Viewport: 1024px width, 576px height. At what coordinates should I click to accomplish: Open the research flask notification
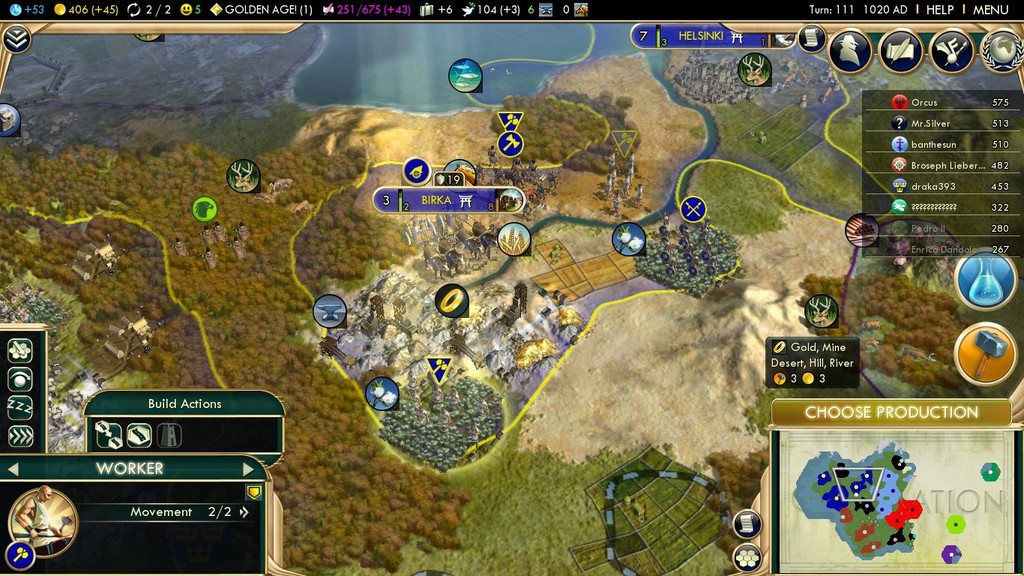(985, 280)
